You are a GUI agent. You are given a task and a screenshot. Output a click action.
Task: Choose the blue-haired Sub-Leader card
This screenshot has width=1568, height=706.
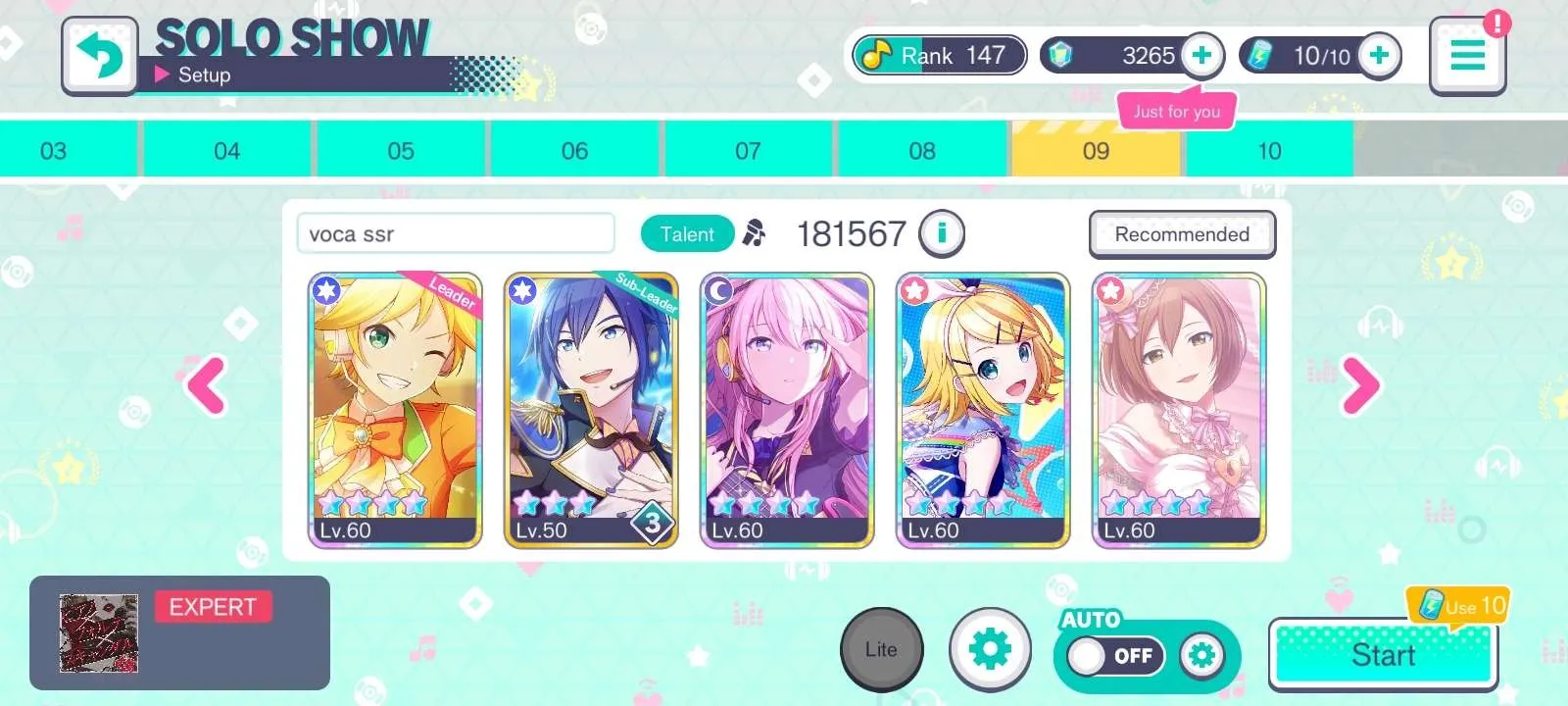(x=591, y=410)
